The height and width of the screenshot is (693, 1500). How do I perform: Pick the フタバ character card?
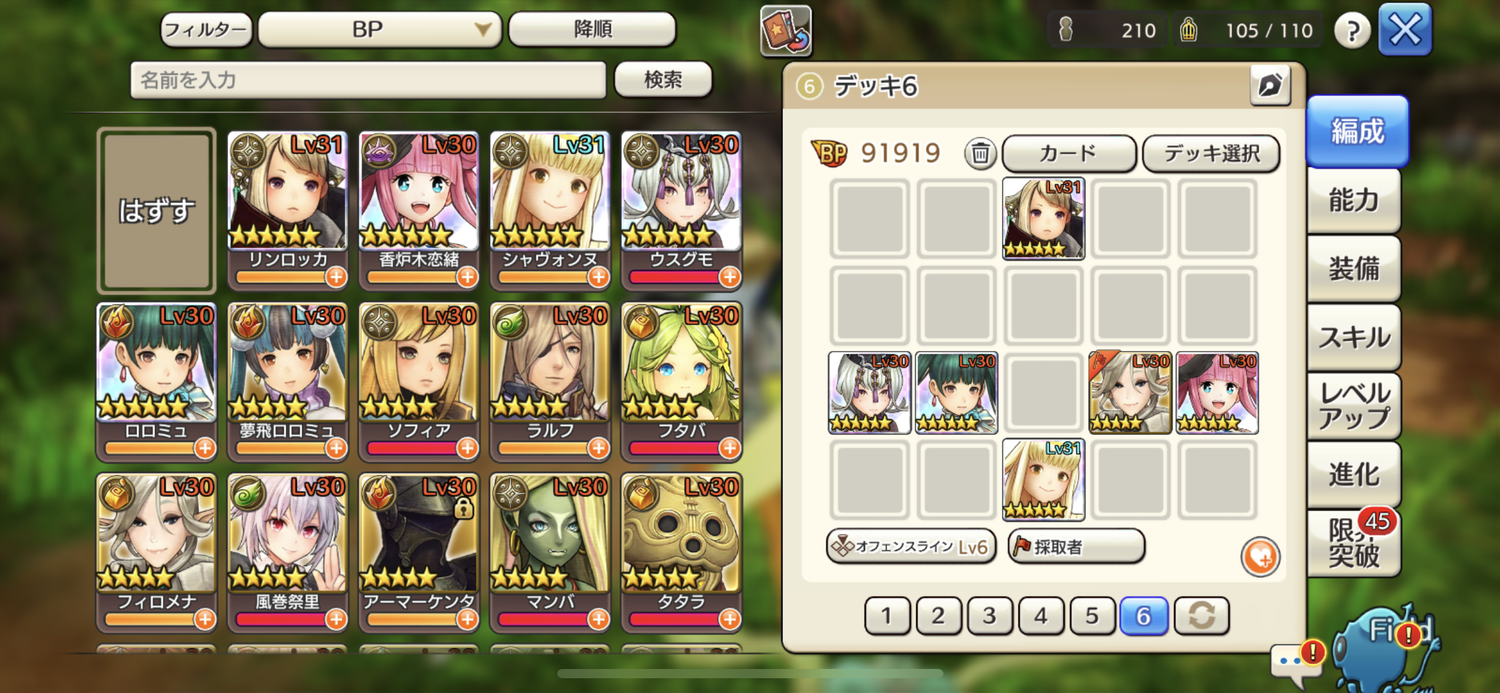[x=680, y=380]
